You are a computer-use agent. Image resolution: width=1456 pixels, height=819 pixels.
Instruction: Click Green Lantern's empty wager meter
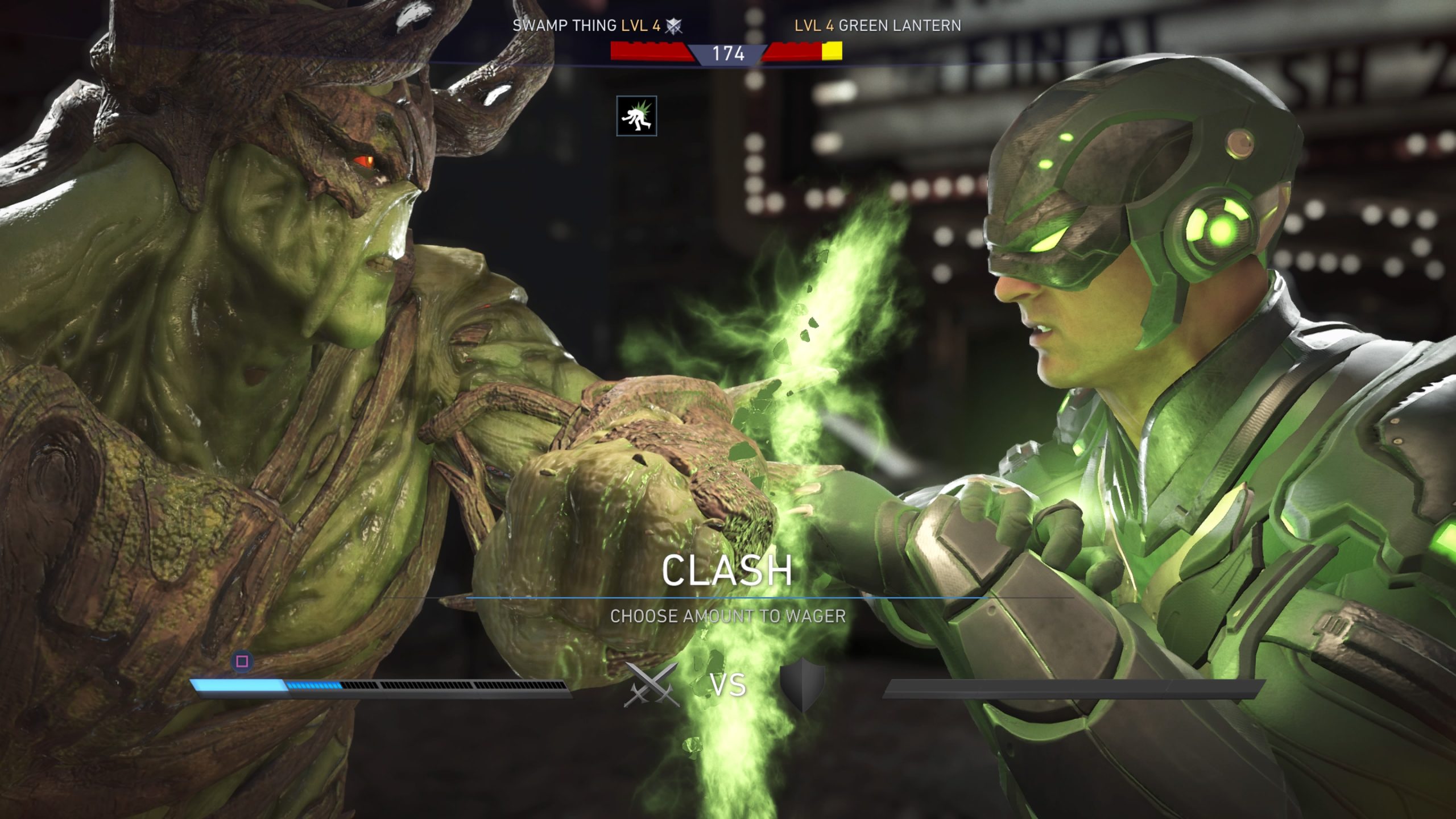1074,688
